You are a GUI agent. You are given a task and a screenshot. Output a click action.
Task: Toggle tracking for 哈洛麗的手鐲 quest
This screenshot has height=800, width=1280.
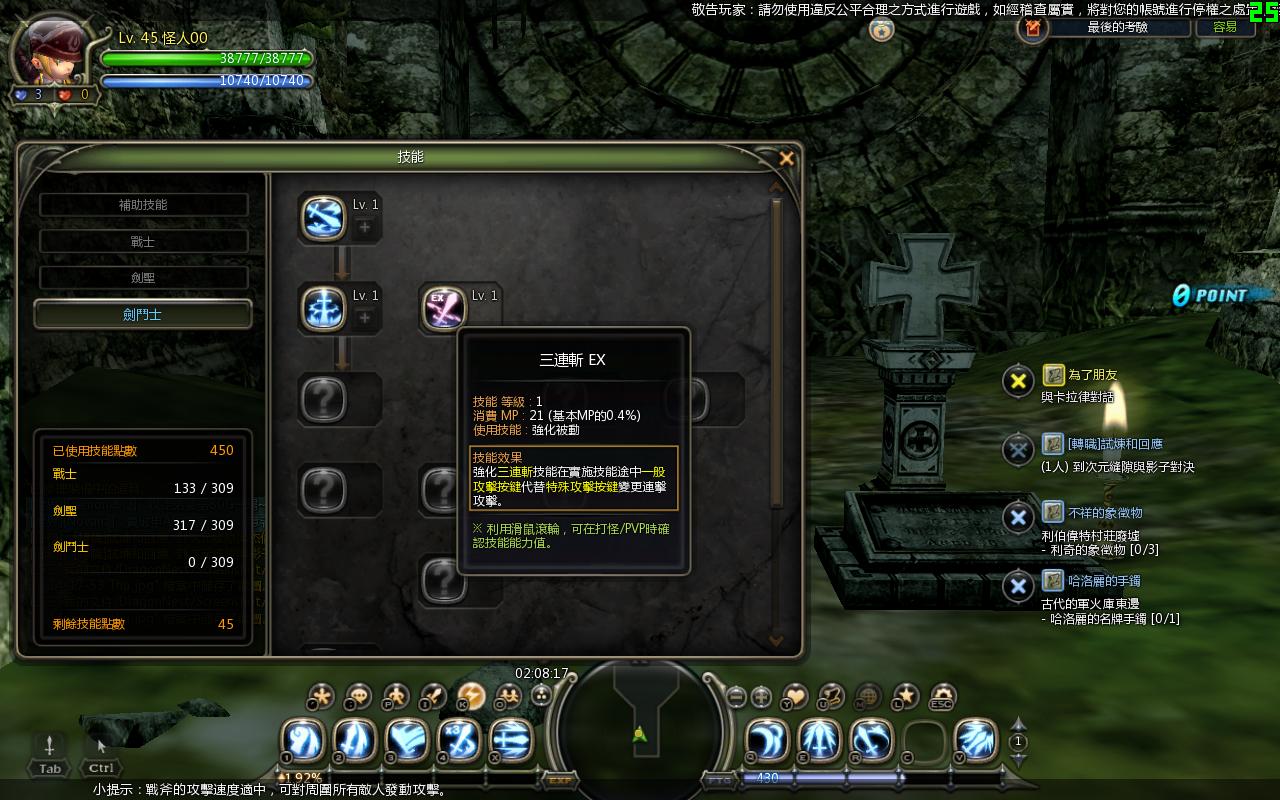(1018, 586)
